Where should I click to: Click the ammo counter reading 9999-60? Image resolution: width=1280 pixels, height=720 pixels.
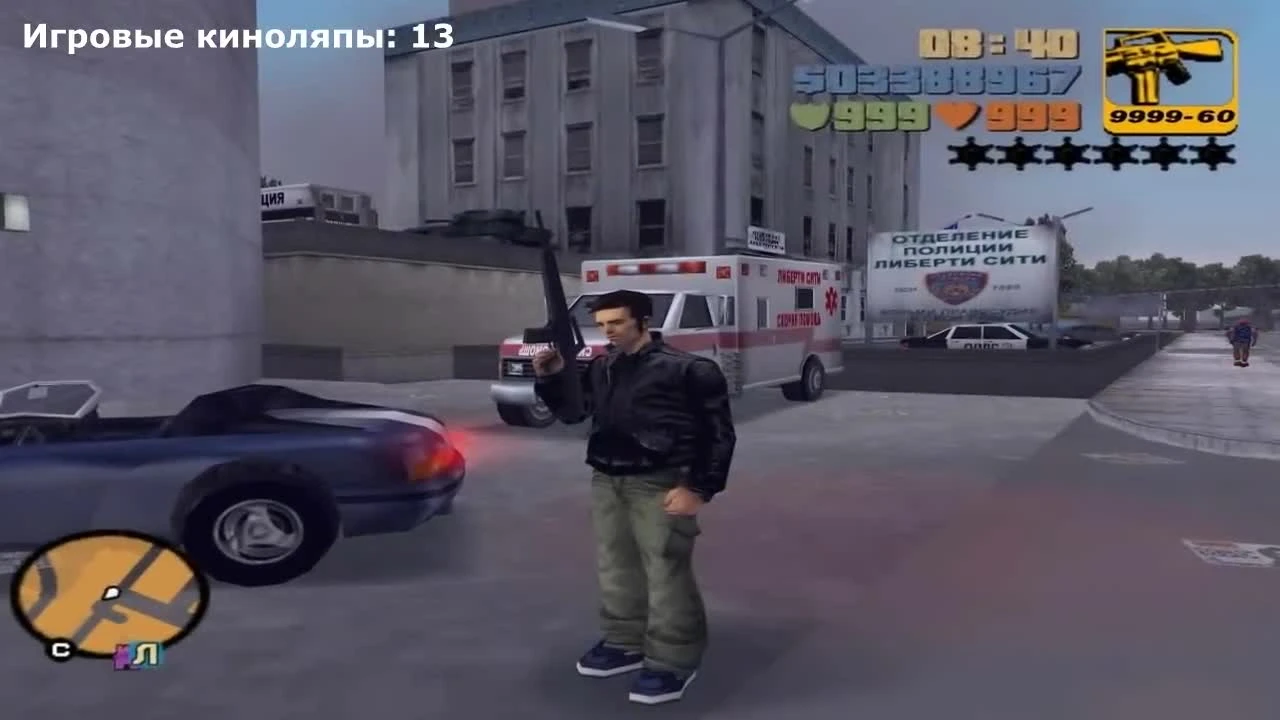pyautogui.click(x=1172, y=115)
